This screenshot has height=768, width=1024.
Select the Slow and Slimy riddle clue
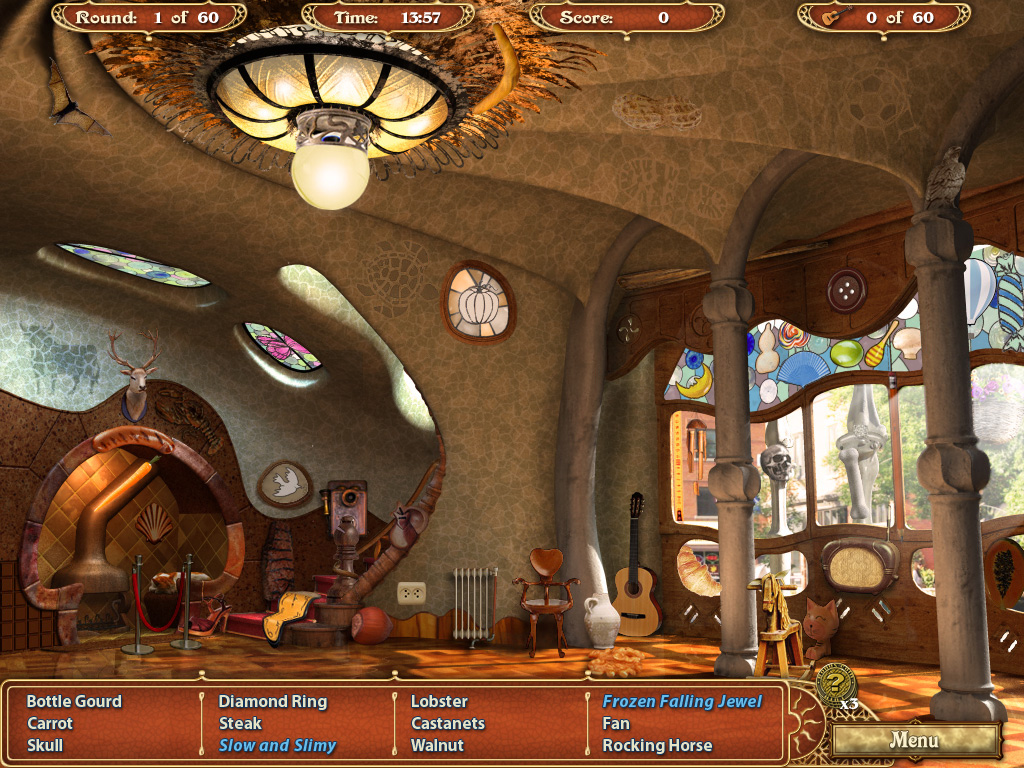click(277, 746)
